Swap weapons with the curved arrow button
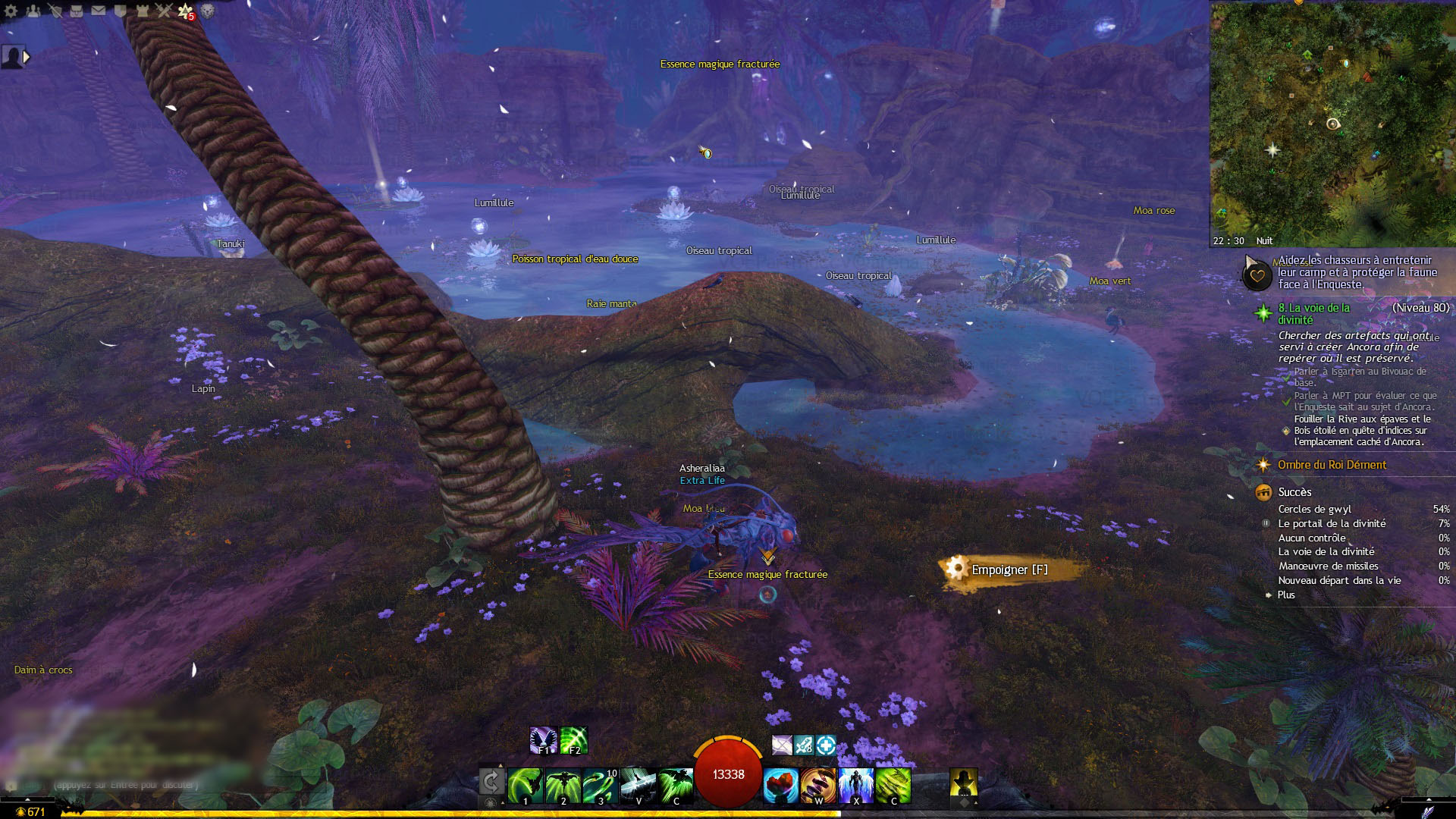The height and width of the screenshot is (819, 1456). pyautogui.click(x=491, y=782)
